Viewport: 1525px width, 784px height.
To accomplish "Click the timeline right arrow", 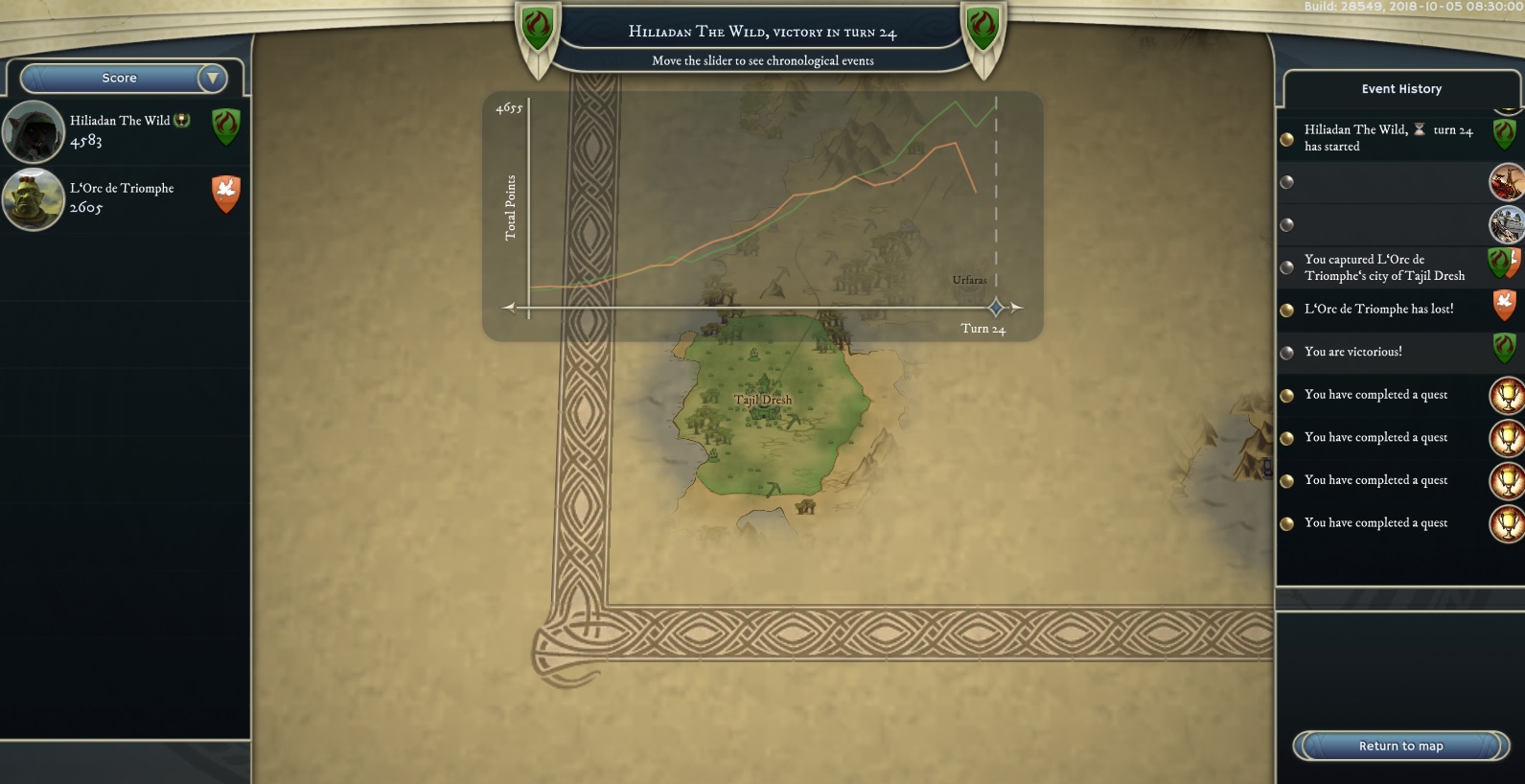I will point(1017,308).
